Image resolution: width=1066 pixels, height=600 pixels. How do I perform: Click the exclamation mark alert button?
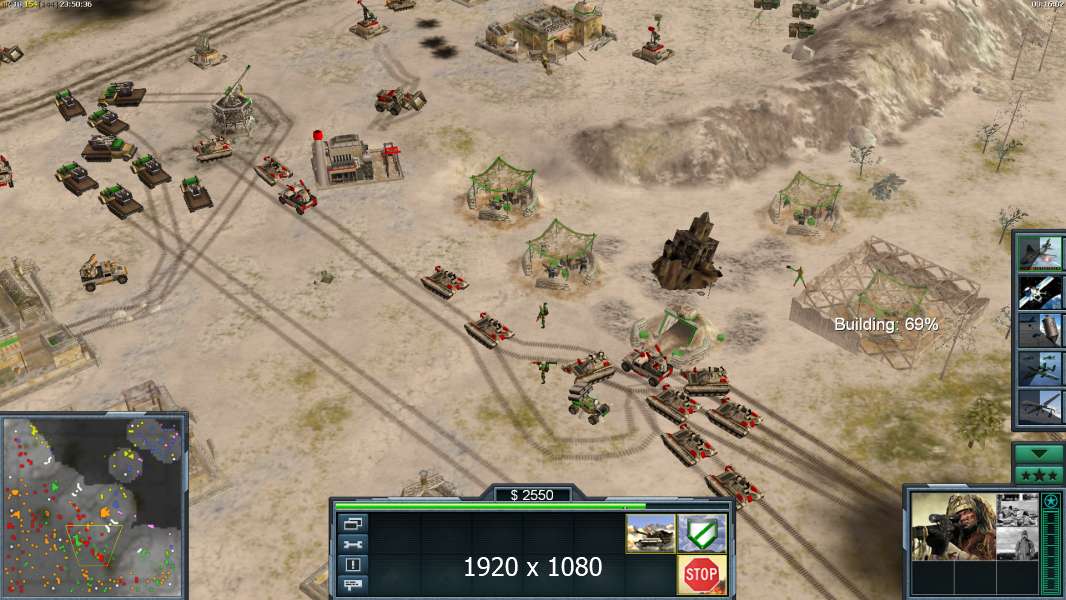tap(353, 564)
